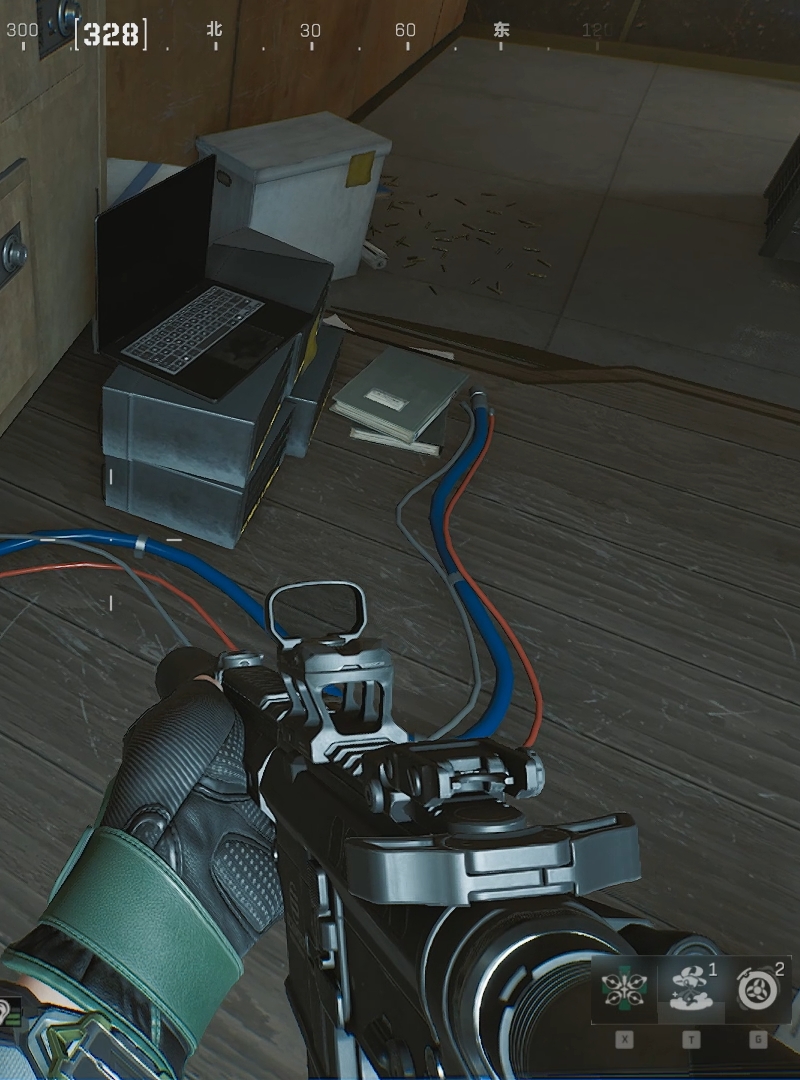This screenshot has height=1080, width=800.
Task: Select the round fan-blade grenade icon
Action: coord(757,990)
